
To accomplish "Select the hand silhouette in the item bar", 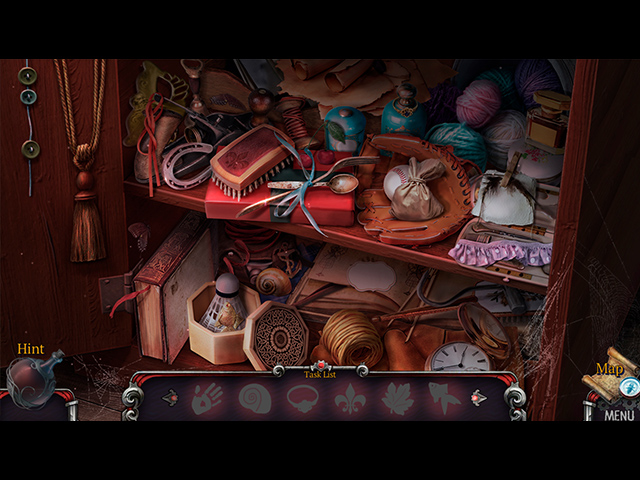I will coord(208,398).
